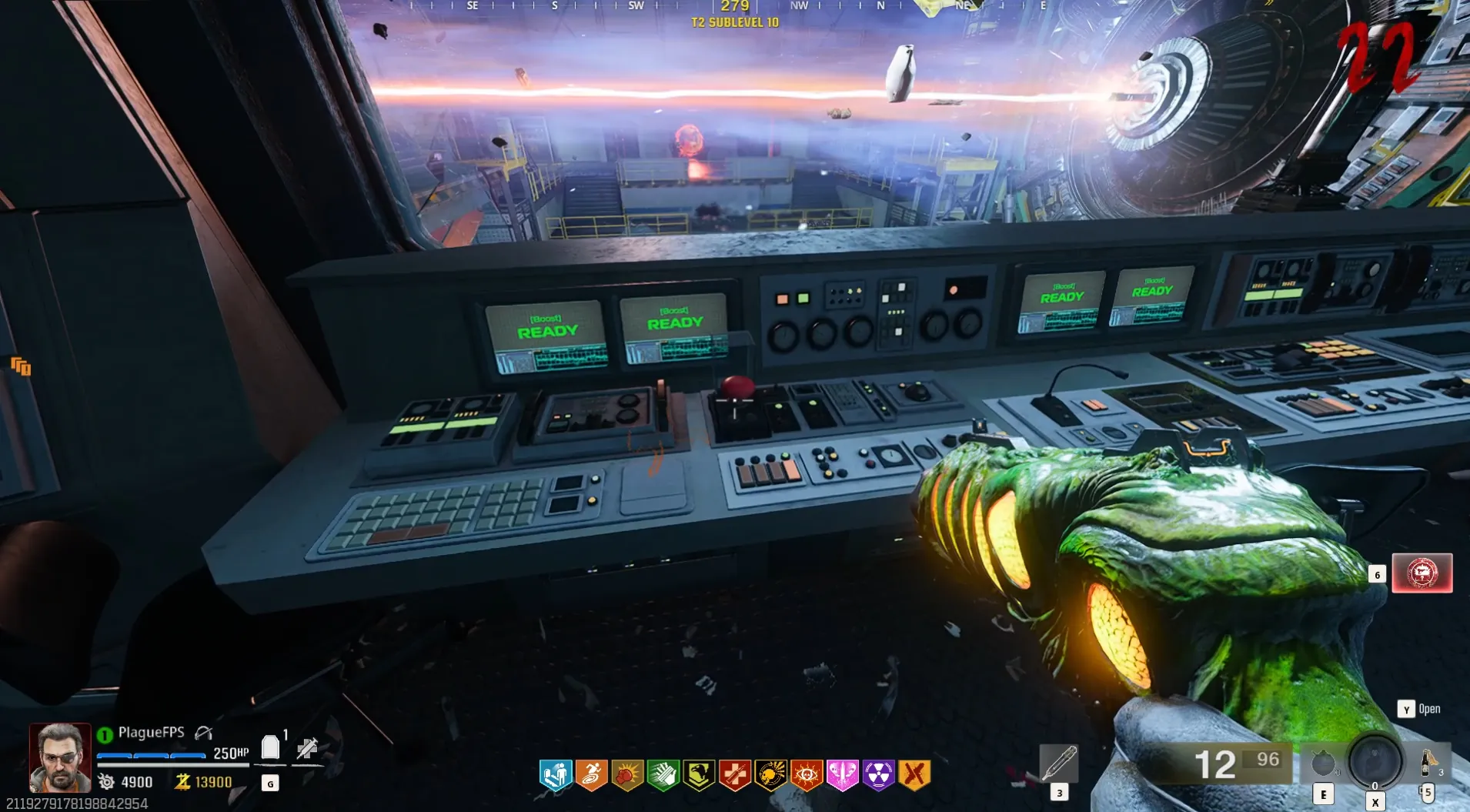The height and width of the screenshot is (812, 1470).
Task: Select the blue stairs-and-figure perk icon
Action: point(556,774)
